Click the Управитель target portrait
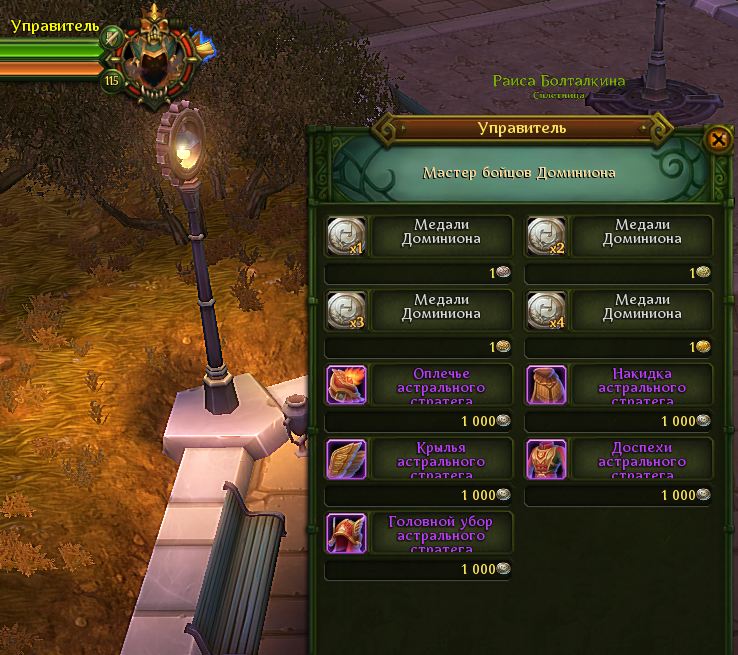 [x=155, y=60]
